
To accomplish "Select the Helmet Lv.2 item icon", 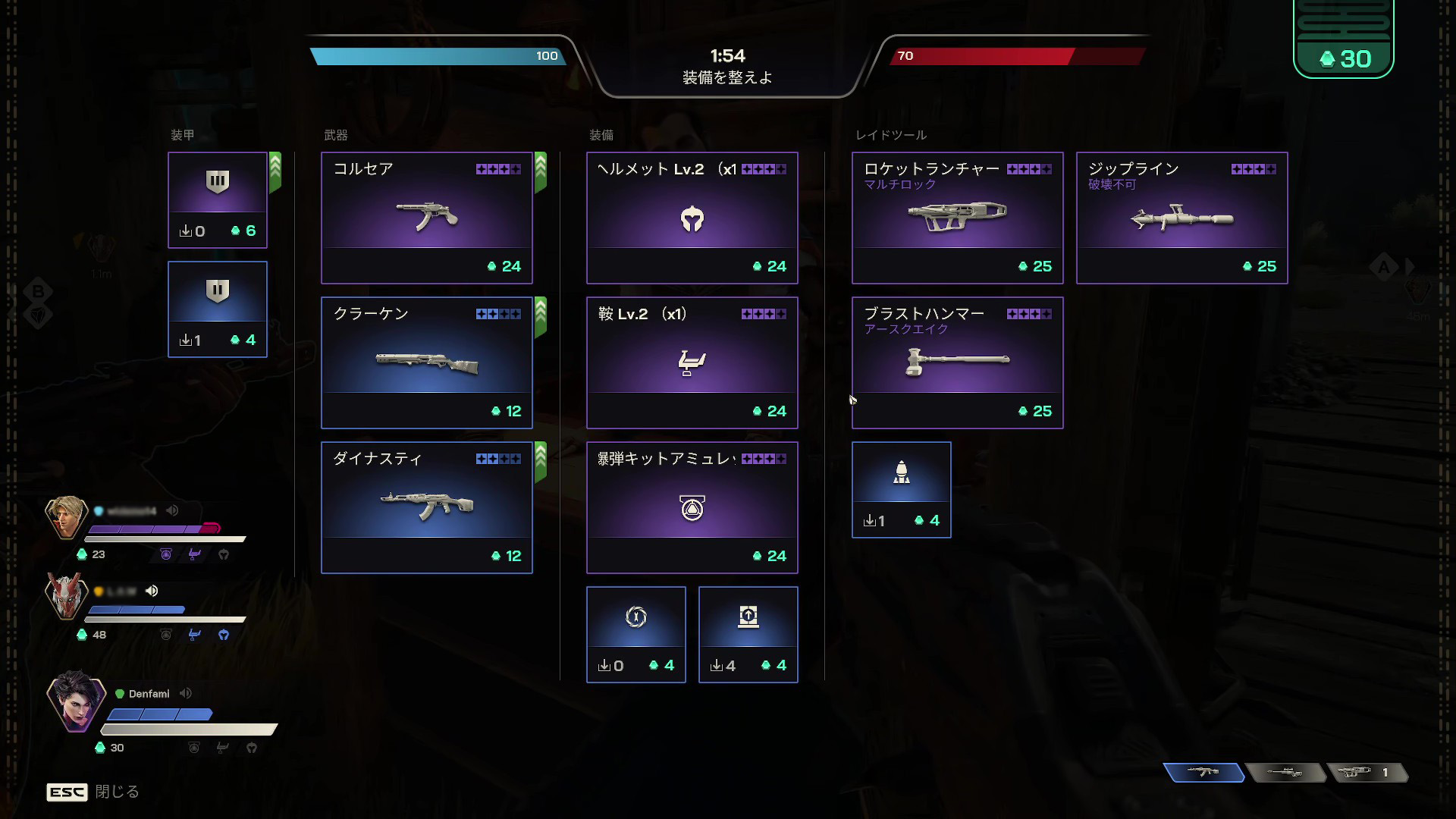I will tap(692, 220).
